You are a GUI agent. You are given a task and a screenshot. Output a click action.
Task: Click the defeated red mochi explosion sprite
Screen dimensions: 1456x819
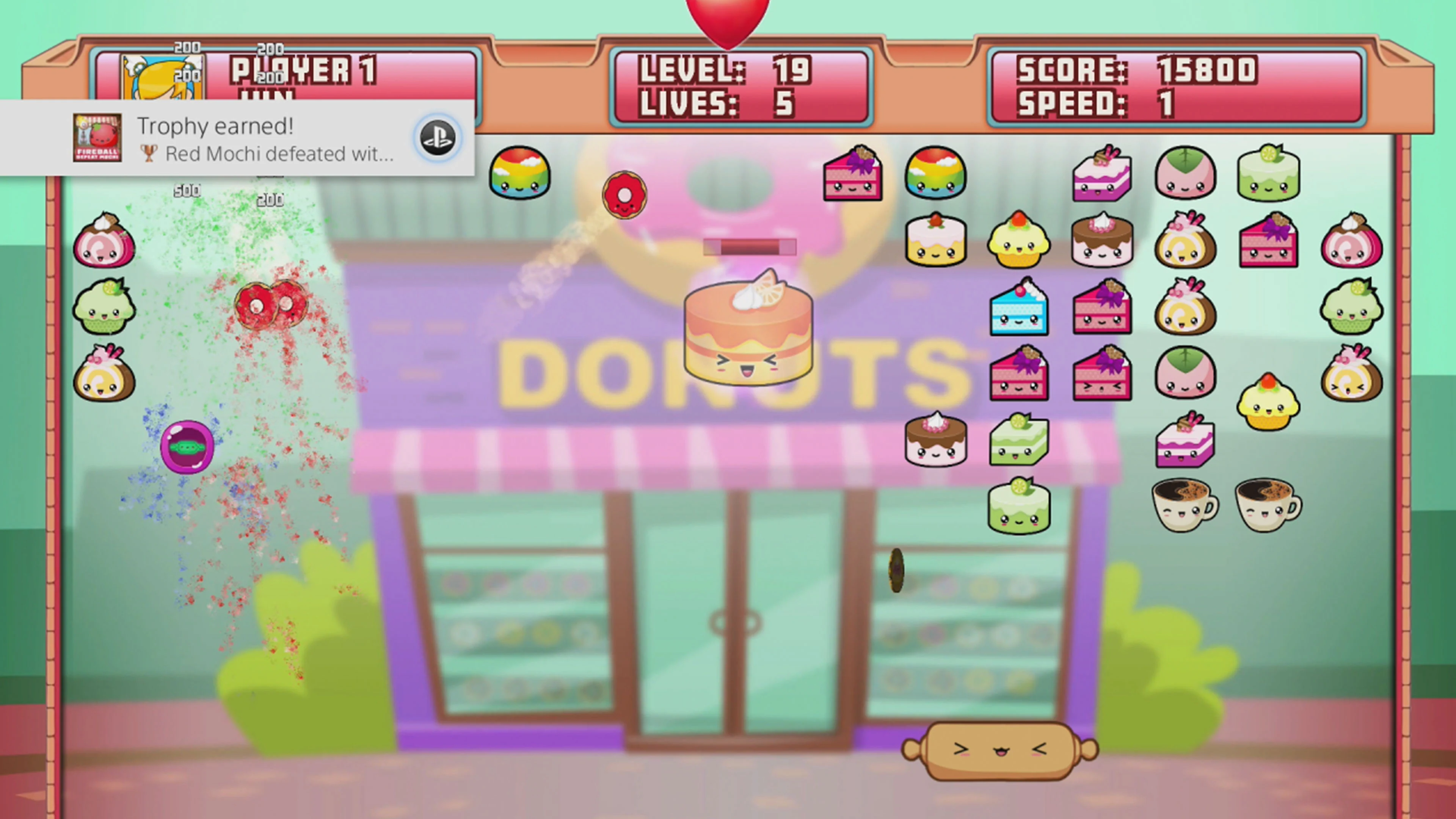(x=271, y=305)
